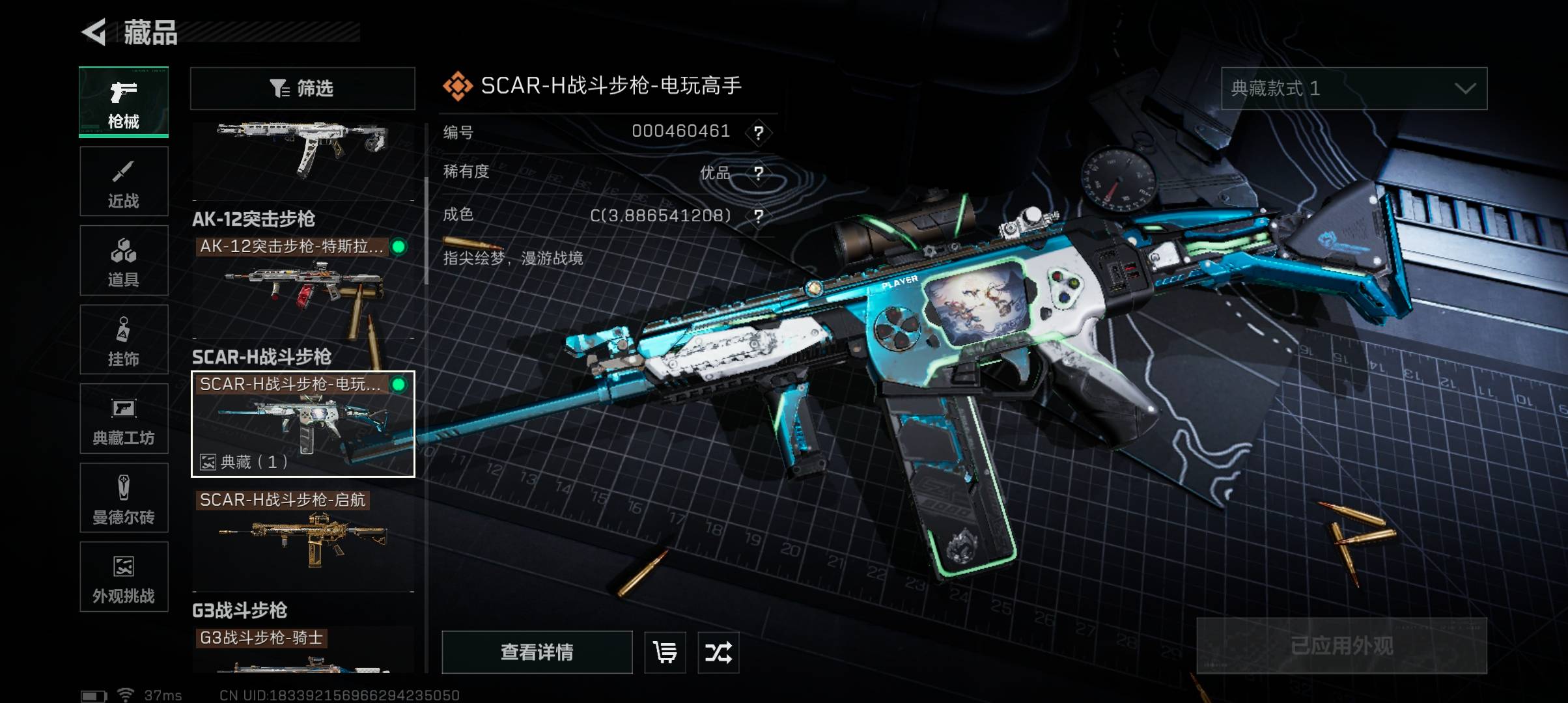Show the 稀有度 rarity help tooltip
Image resolution: width=1568 pixels, height=703 pixels.
pyautogui.click(x=758, y=173)
